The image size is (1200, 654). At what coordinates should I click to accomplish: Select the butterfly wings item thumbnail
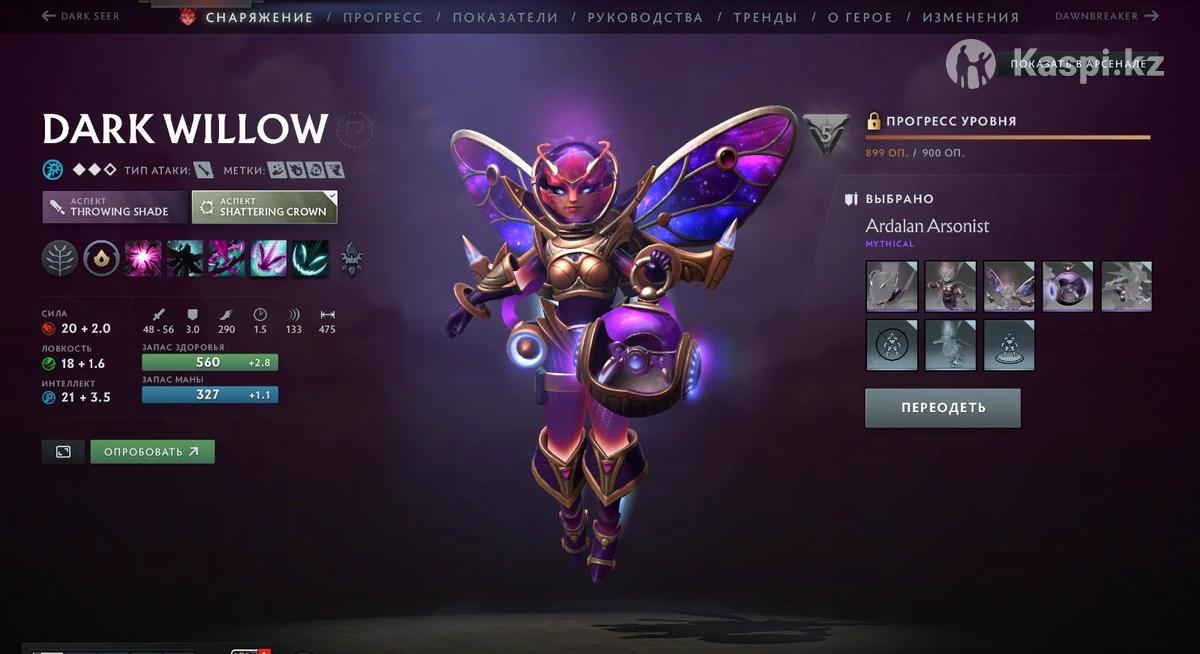[1008, 286]
